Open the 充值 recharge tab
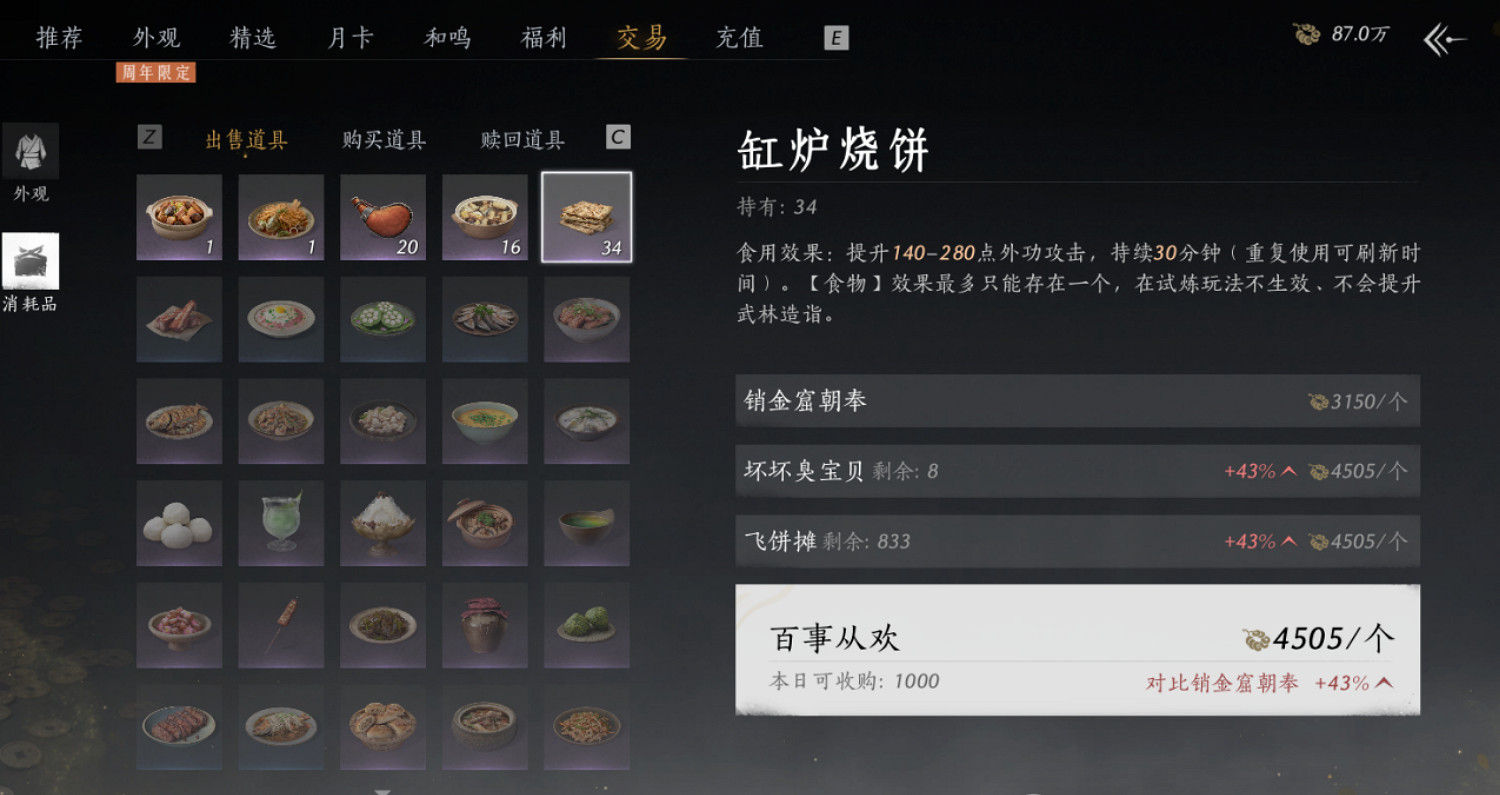This screenshot has height=795, width=1500. pos(740,37)
